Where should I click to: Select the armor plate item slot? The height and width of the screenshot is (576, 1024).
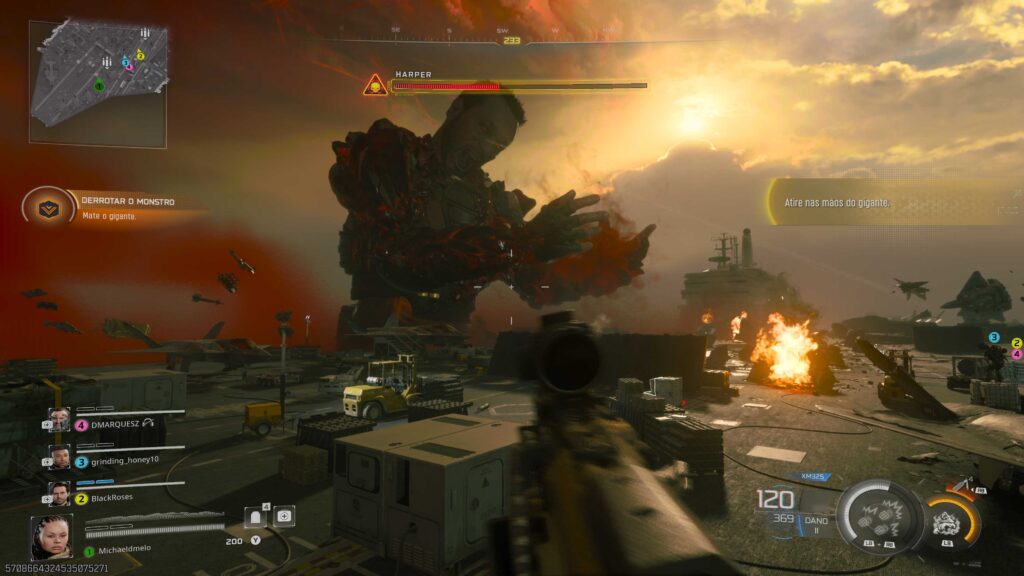click(x=256, y=516)
